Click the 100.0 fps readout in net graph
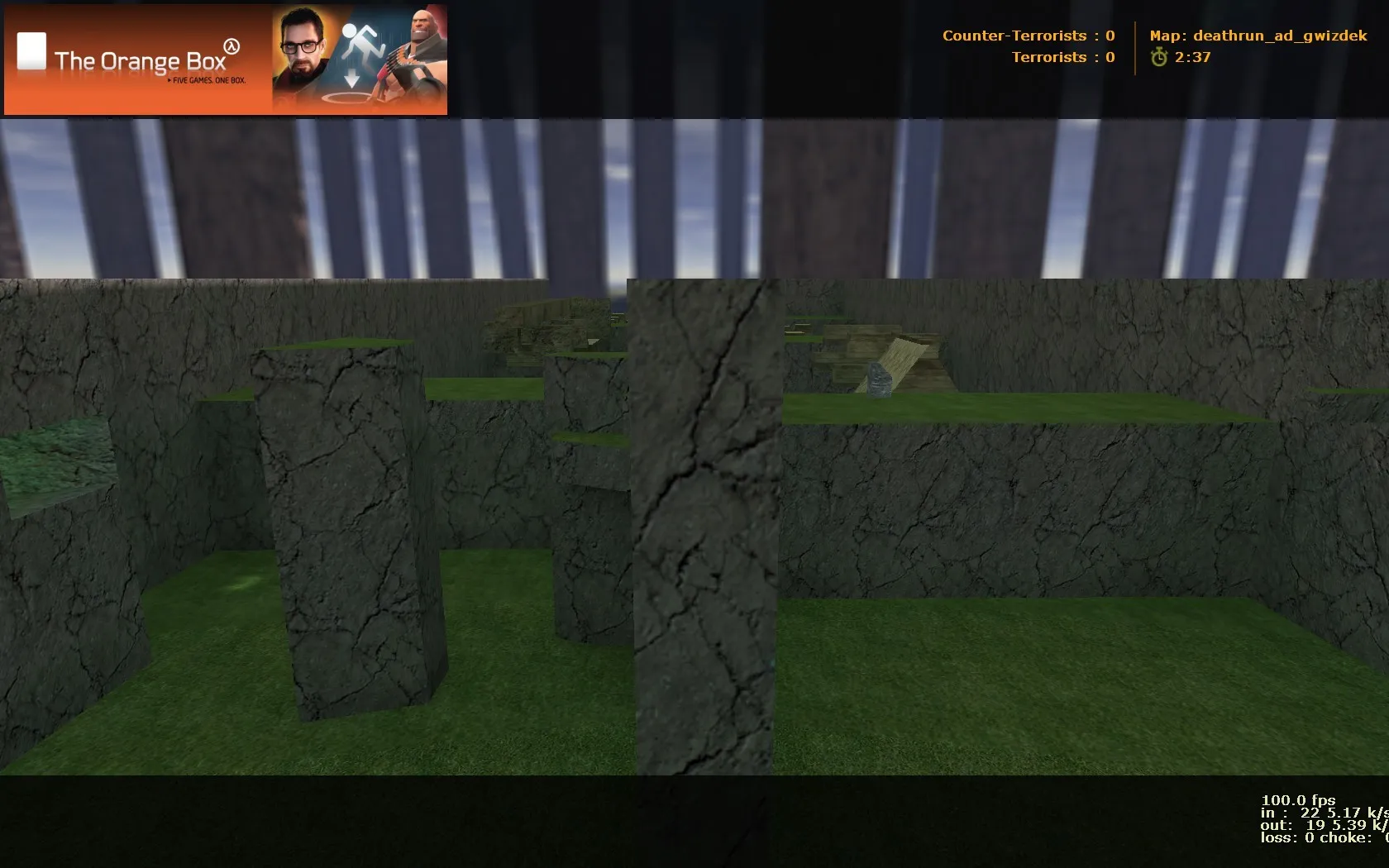The width and height of the screenshot is (1389, 868). point(1298,800)
